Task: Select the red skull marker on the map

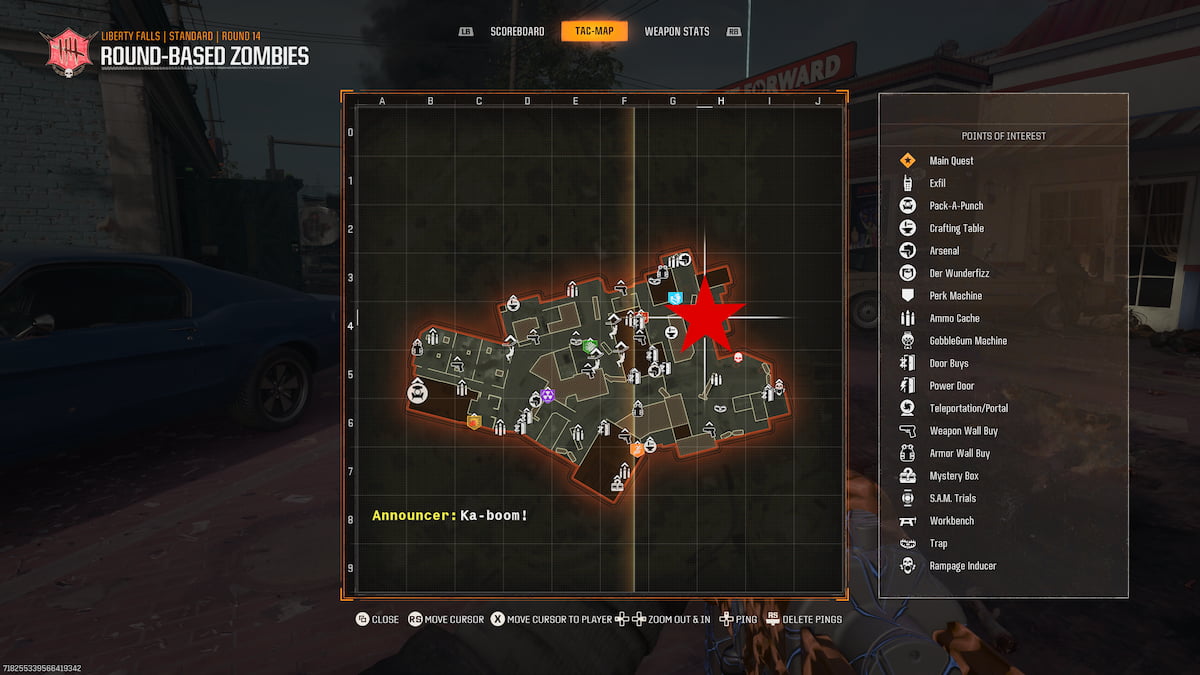Action: click(739, 357)
